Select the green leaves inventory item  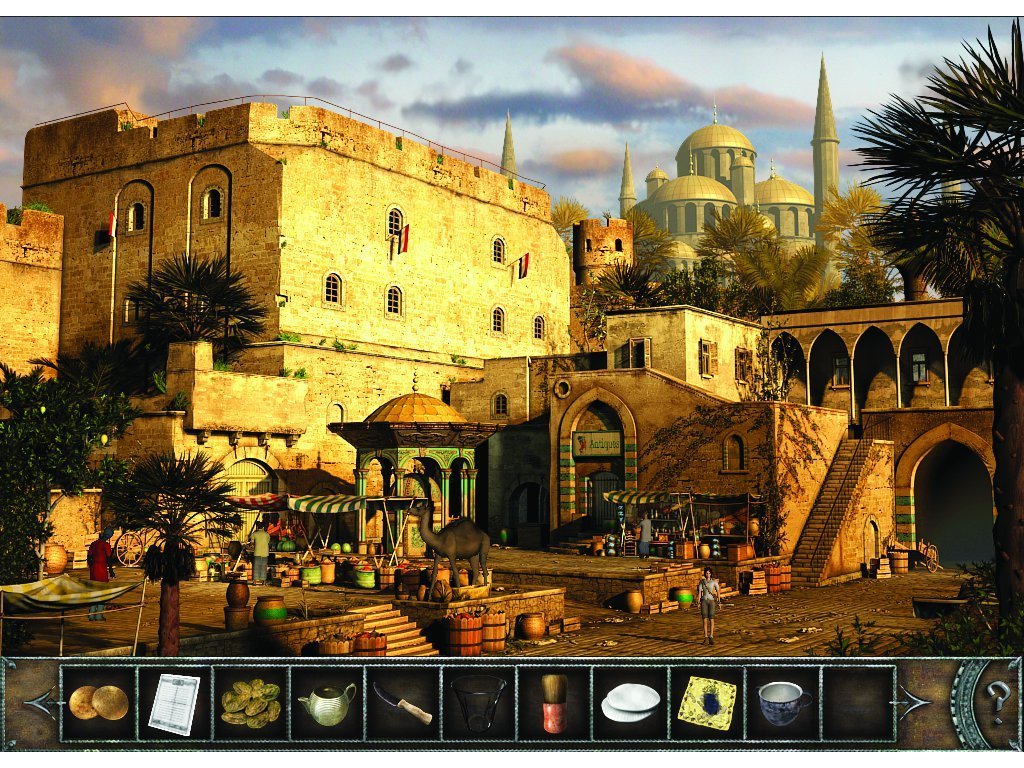click(x=250, y=703)
